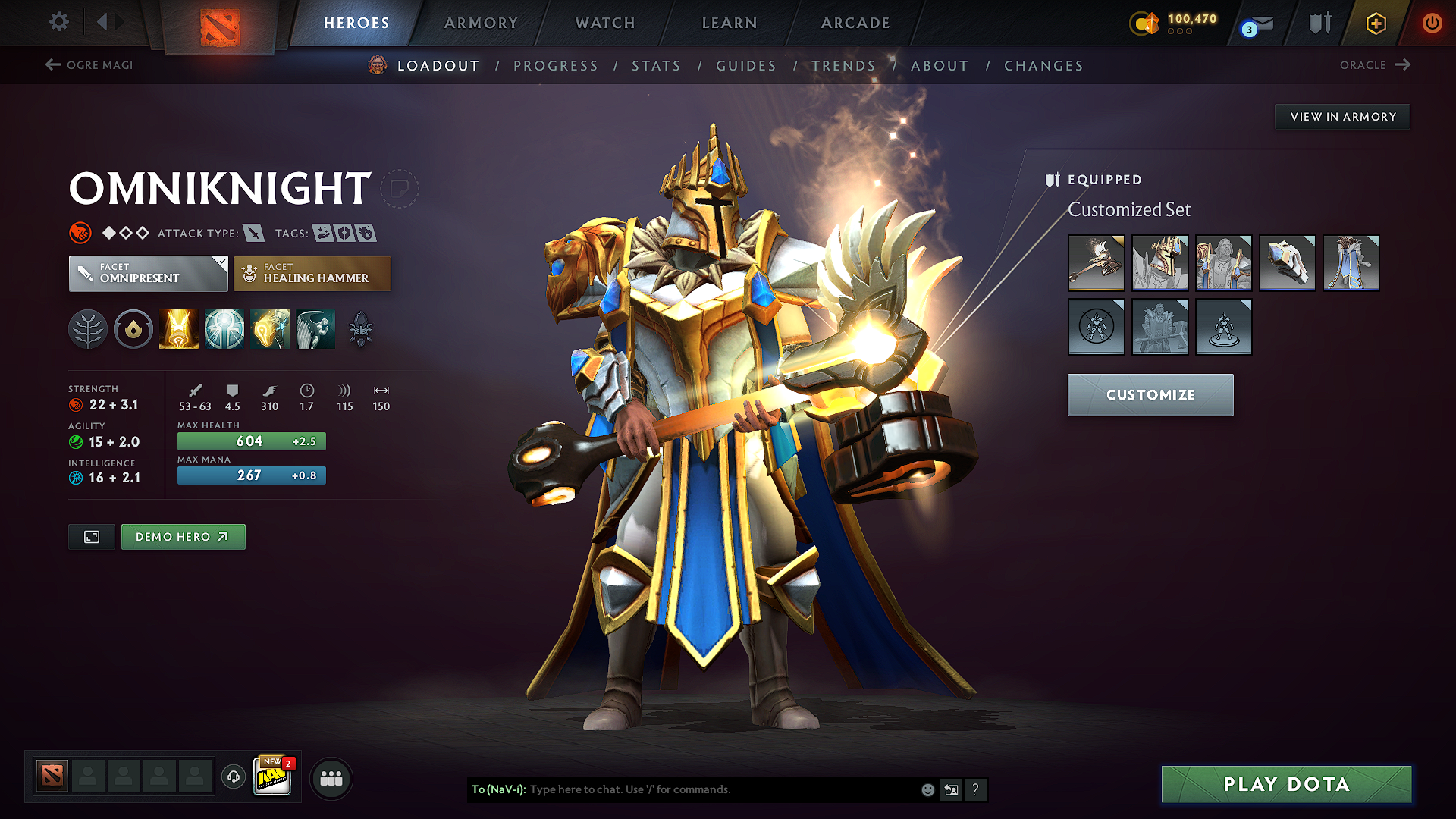Open the Armory menu item
Screen dimensions: 1456x819
tap(481, 23)
